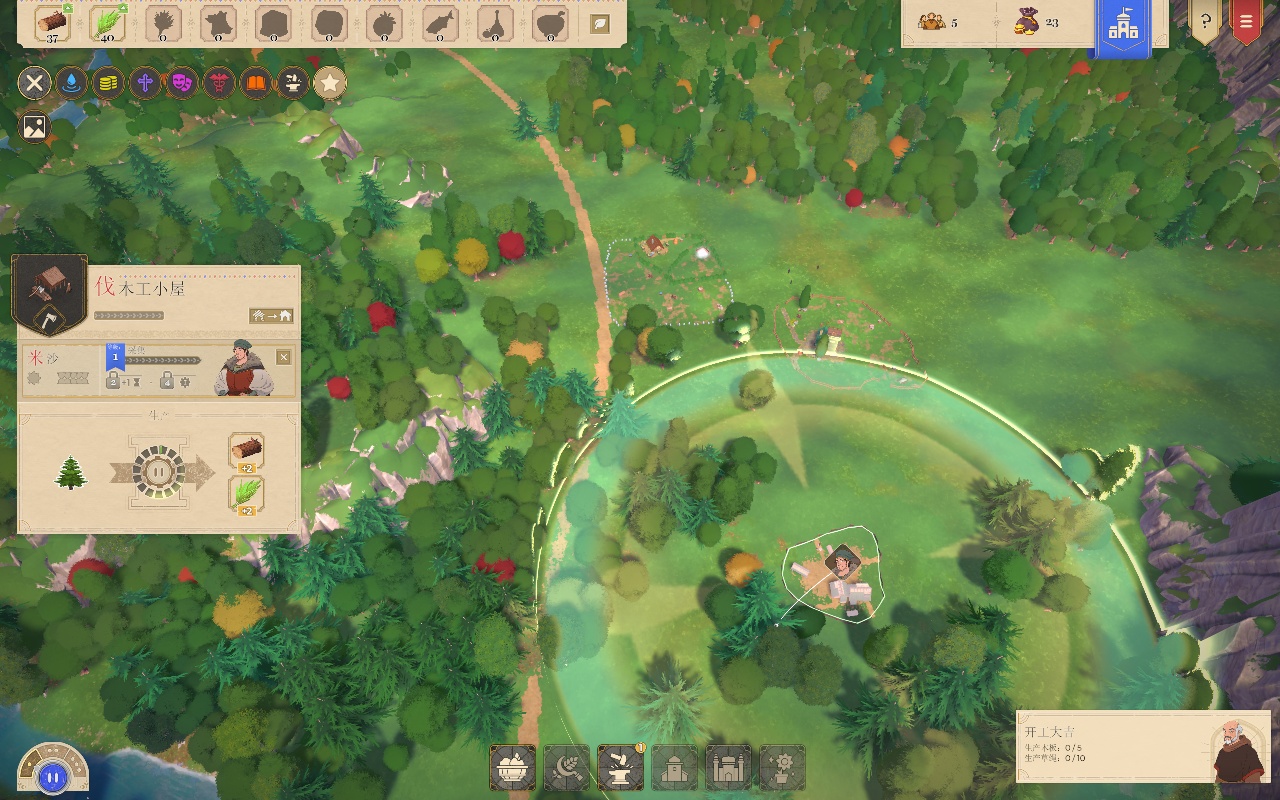Viewport: 1280px width, 800px height.
Task: Show the gold coins overlay
Action: click(x=108, y=83)
